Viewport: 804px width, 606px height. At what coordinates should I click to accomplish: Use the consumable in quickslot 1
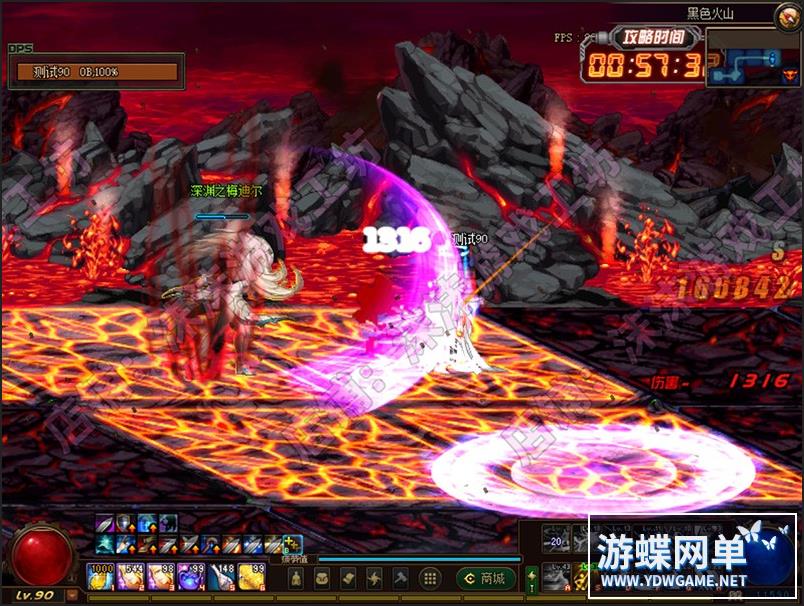(101, 577)
